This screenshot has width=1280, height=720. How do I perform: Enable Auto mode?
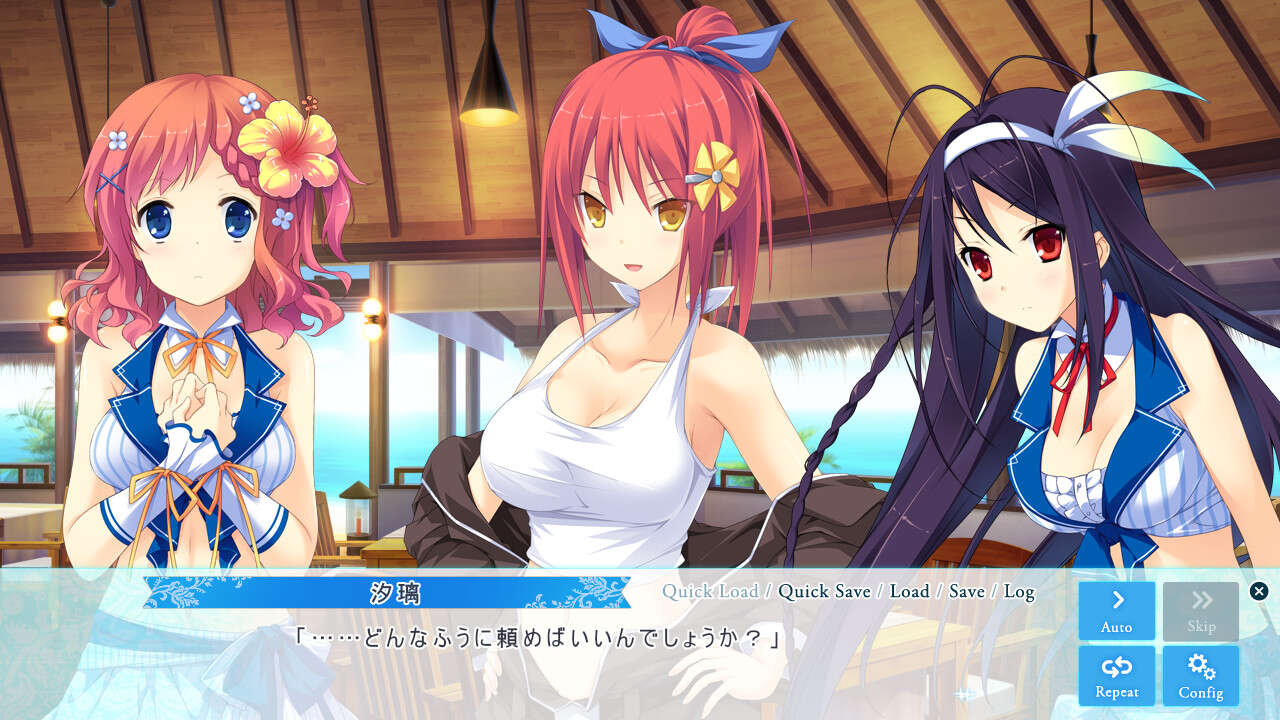point(1116,610)
